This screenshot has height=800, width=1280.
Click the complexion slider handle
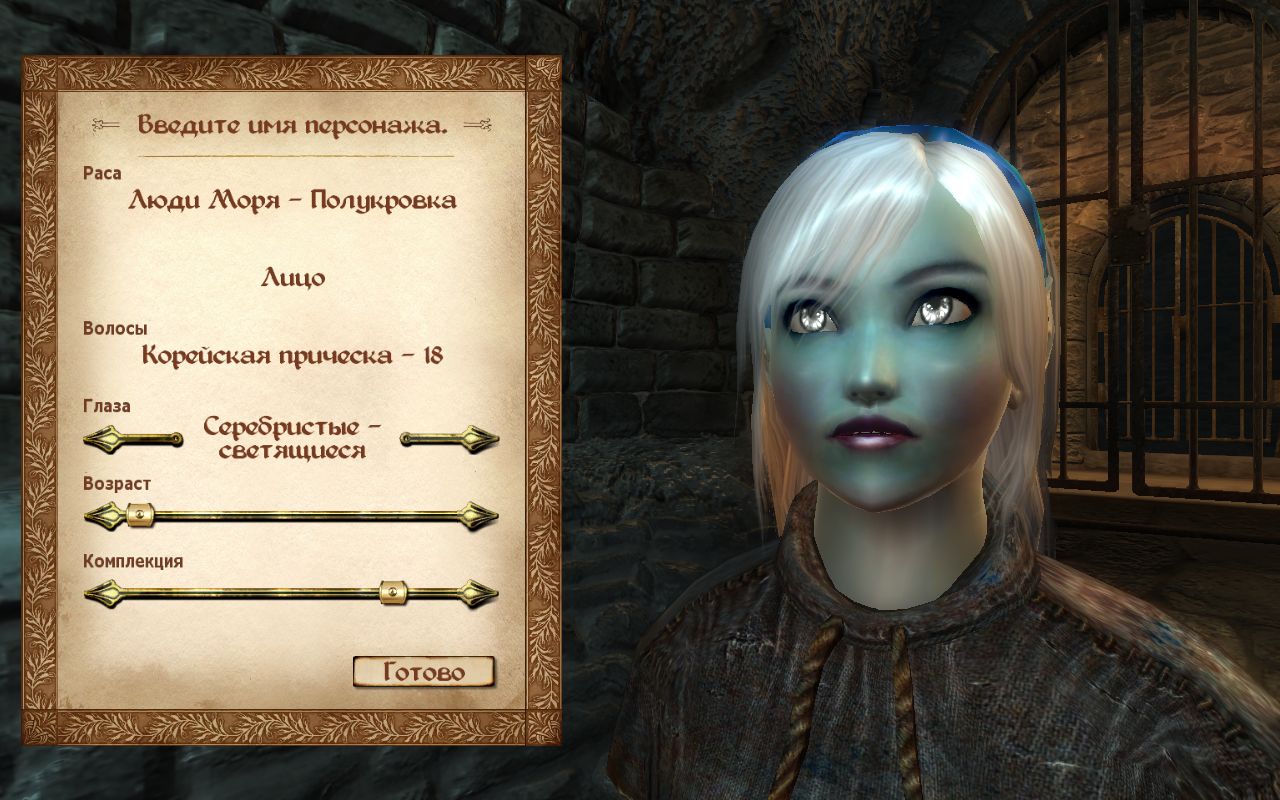tap(394, 594)
